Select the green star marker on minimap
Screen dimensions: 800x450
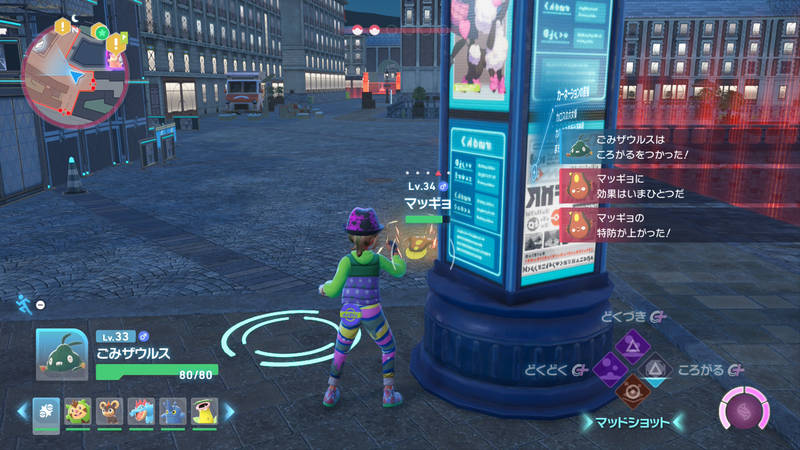tap(100, 31)
